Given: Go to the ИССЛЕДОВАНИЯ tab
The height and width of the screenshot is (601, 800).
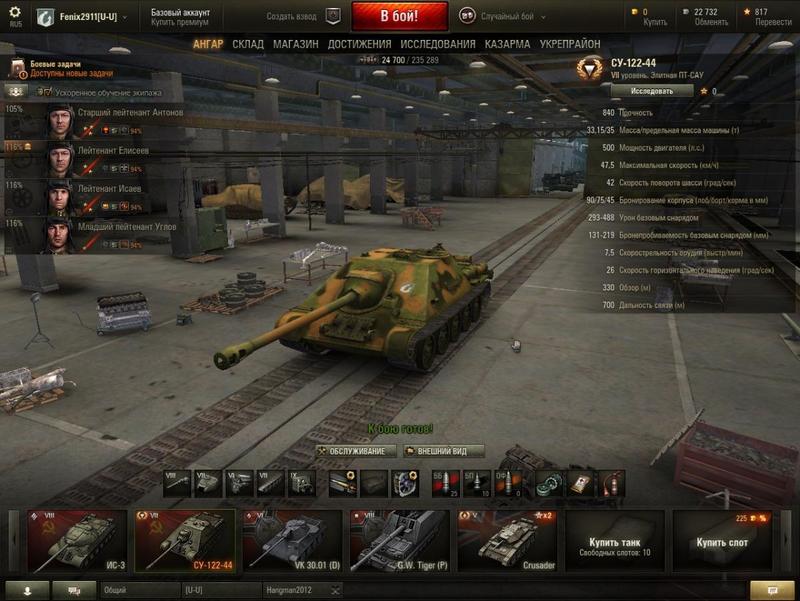Looking at the screenshot, I should [x=438, y=45].
